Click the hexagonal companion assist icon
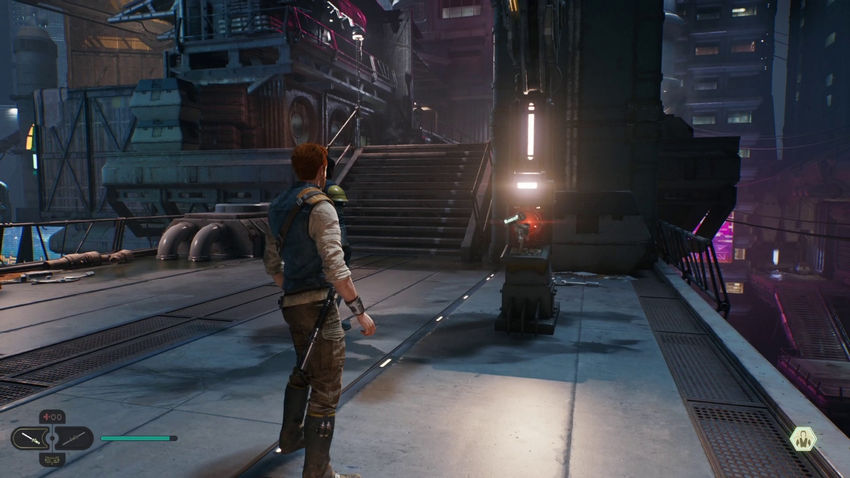The width and height of the screenshot is (850, 478). [802, 438]
